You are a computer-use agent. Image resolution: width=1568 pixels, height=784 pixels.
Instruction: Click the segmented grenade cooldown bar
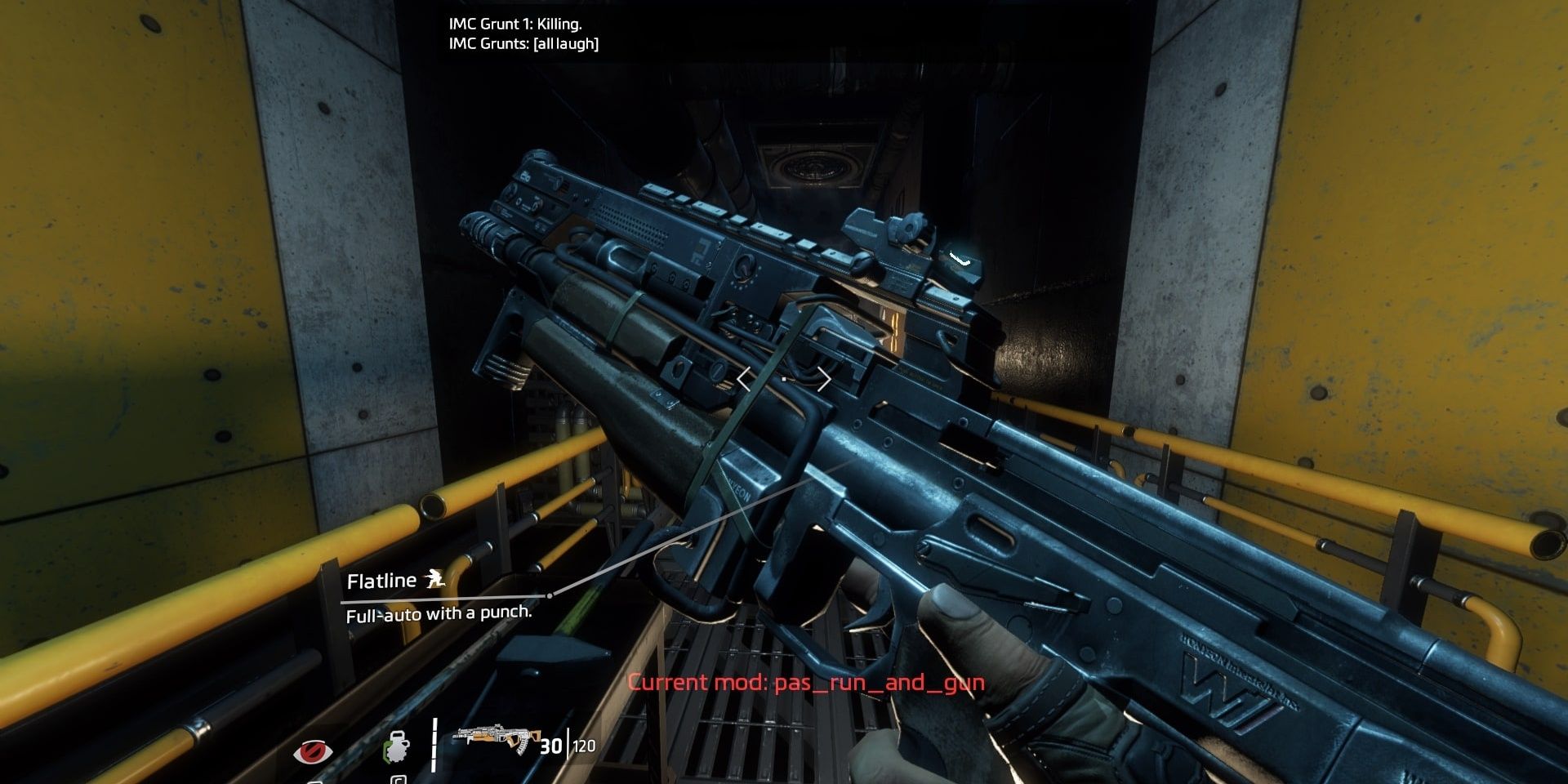coord(434,744)
